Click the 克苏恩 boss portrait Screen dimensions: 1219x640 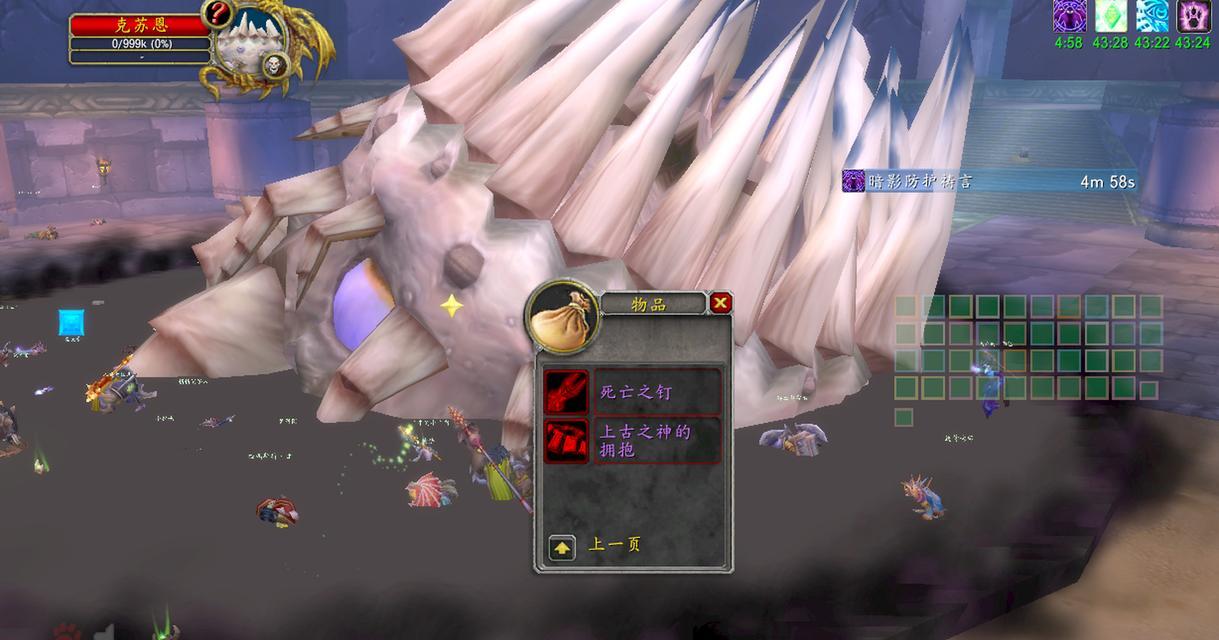(x=249, y=48)
